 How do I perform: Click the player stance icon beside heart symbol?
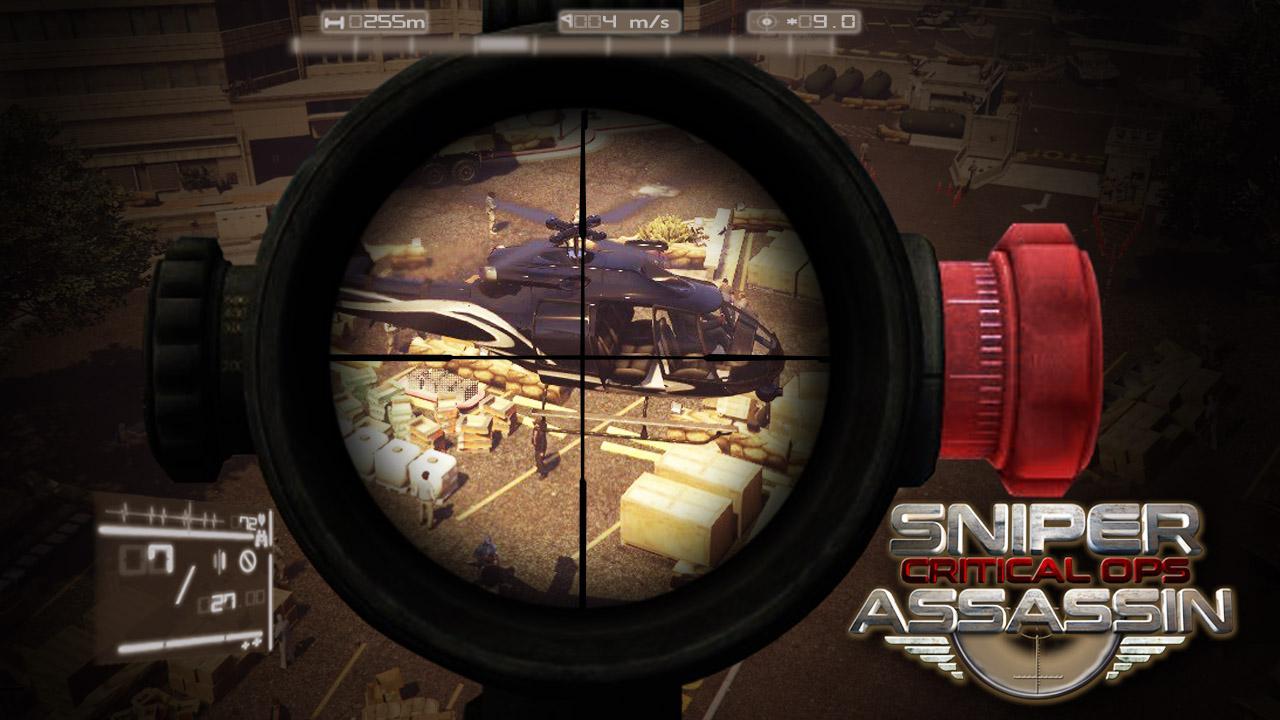262,540
